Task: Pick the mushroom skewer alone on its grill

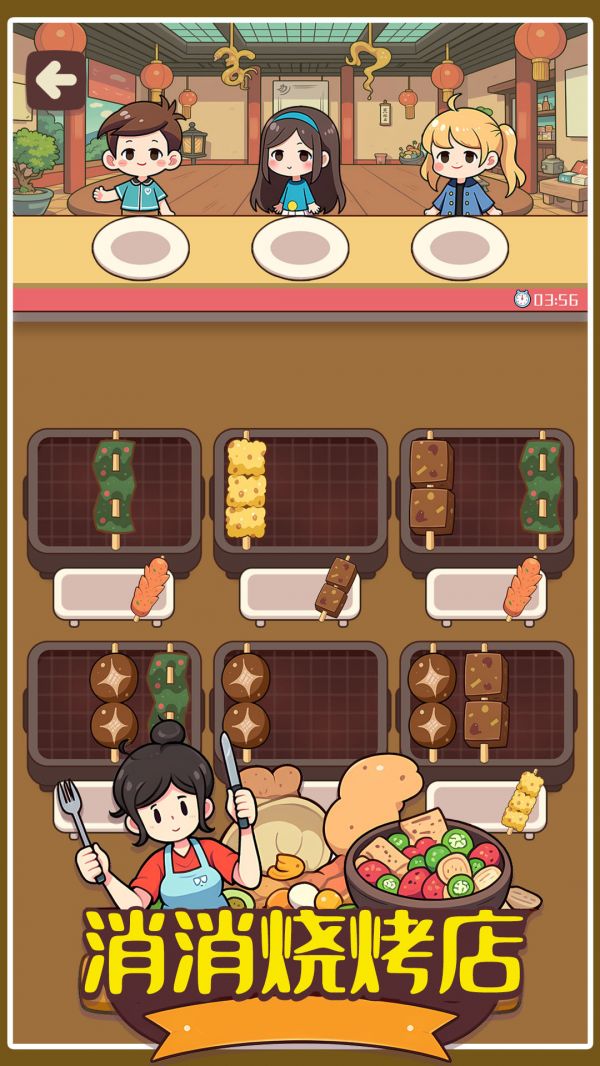Action: pos(245,698)
